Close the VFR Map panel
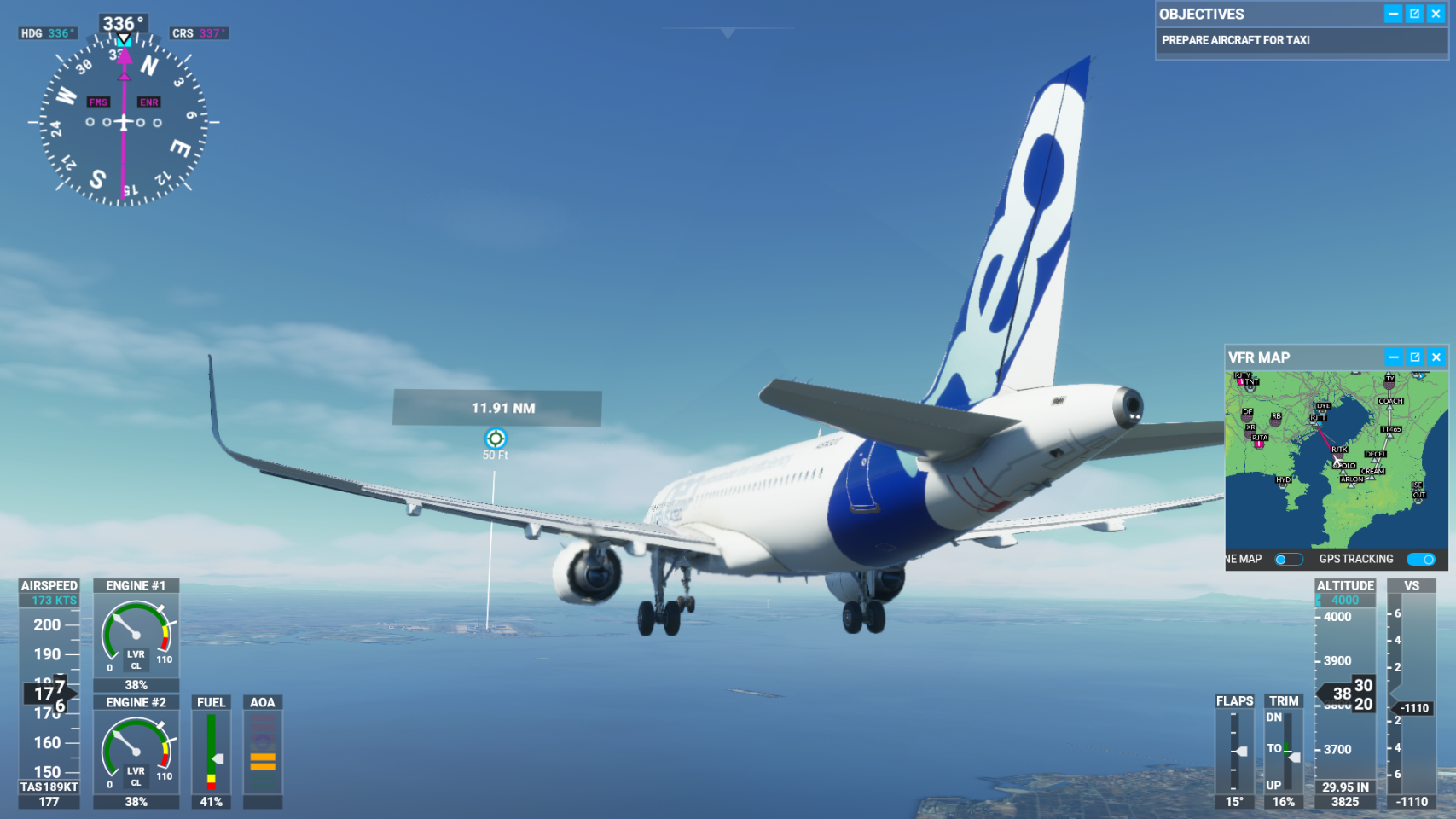This screenshot has height=819, width=1456. 1436,357
